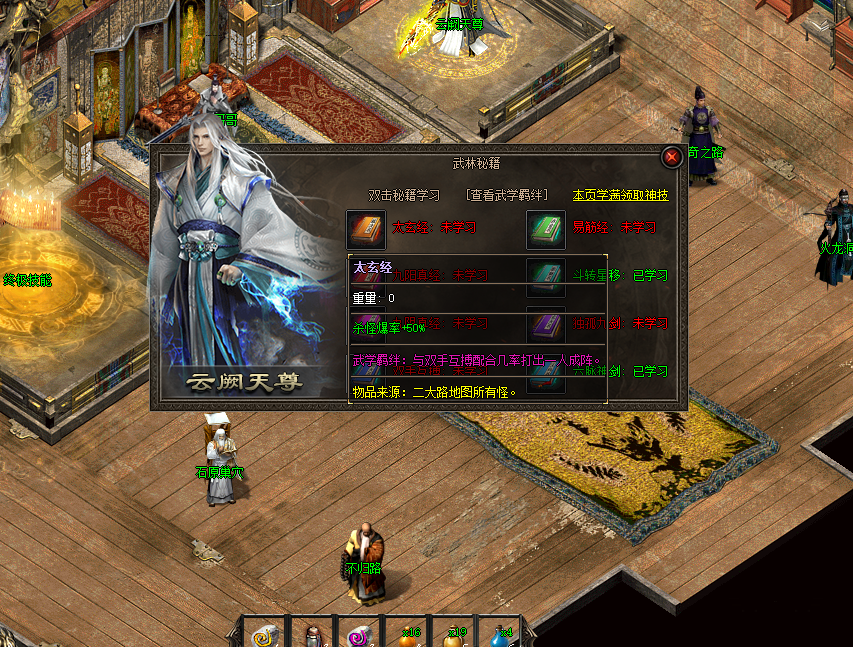Use the dark bottle hotbar item
This screenshot has height=647, width=853.
312,634
